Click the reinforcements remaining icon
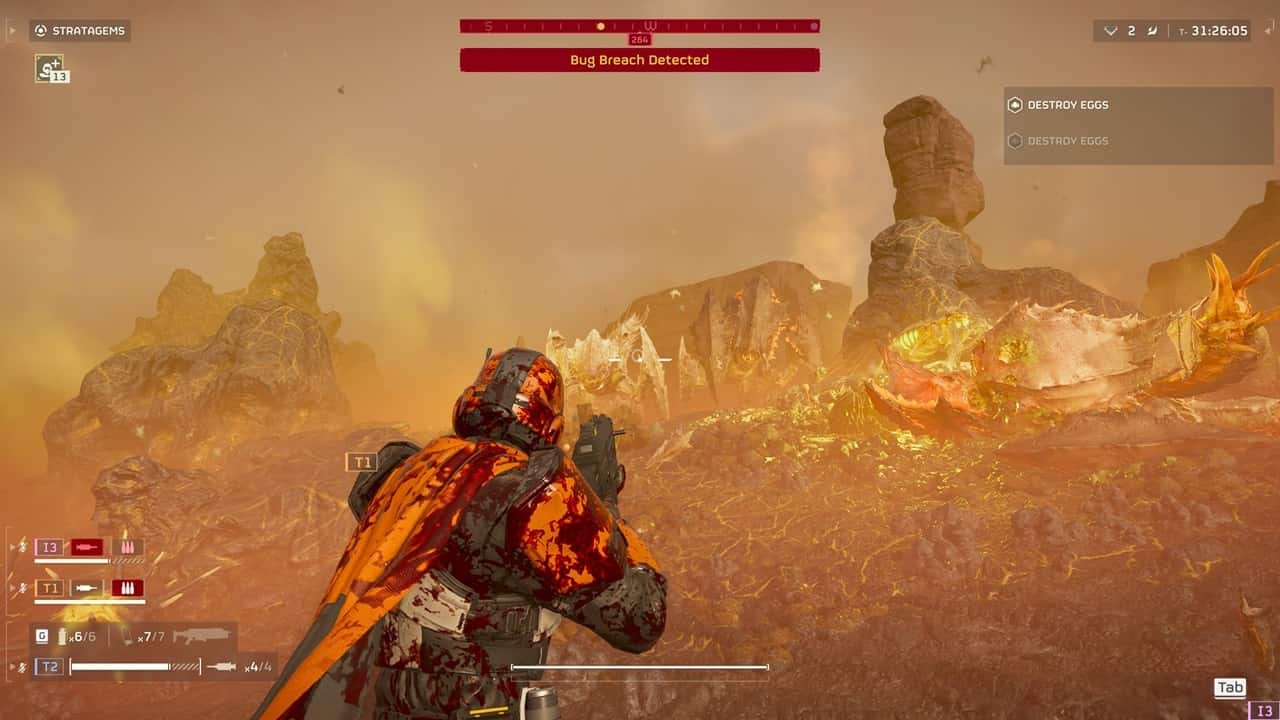1280x720 pixels. (x=1110, y=31)
